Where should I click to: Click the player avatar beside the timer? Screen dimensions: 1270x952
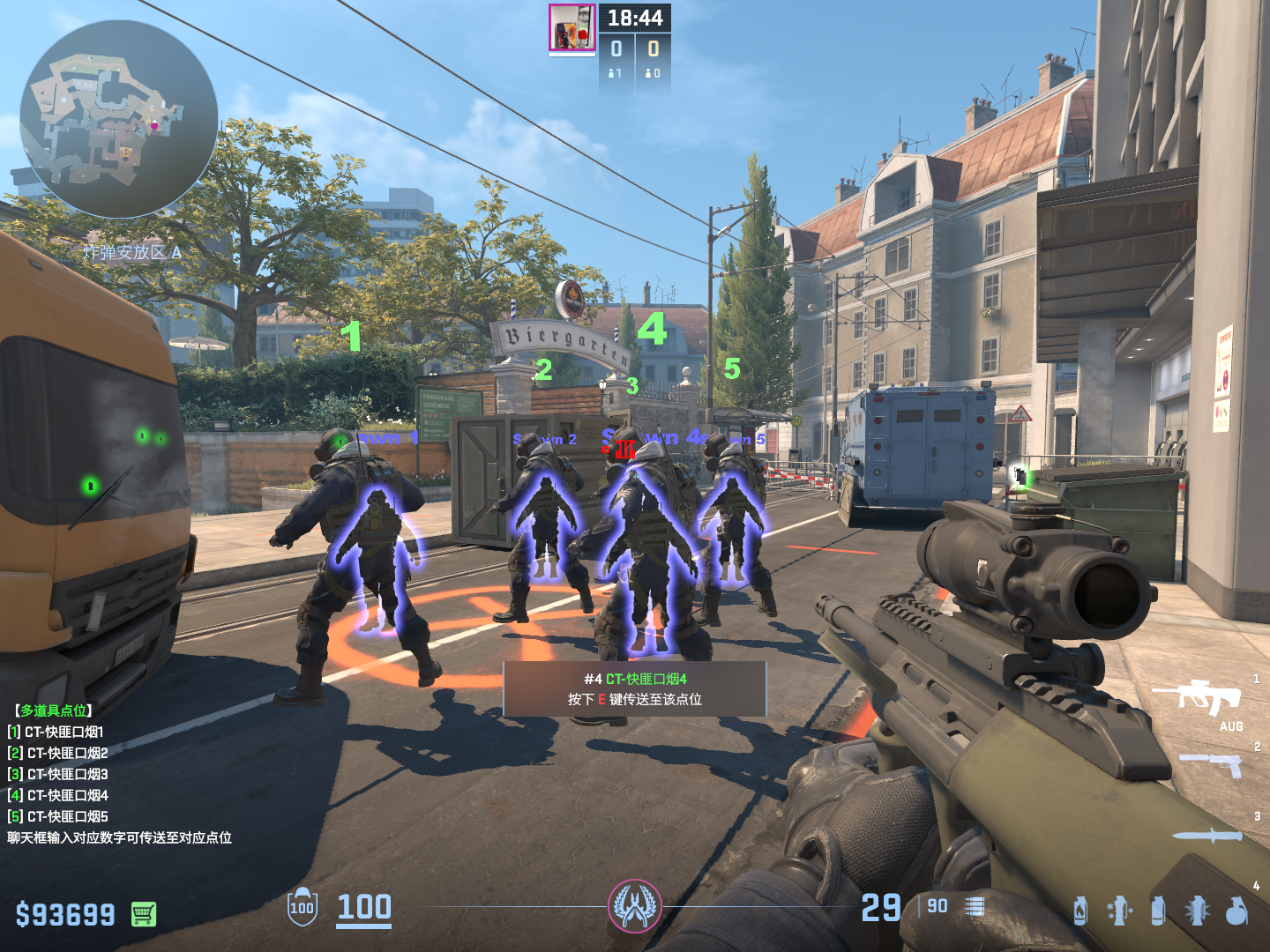pos(572,27)
